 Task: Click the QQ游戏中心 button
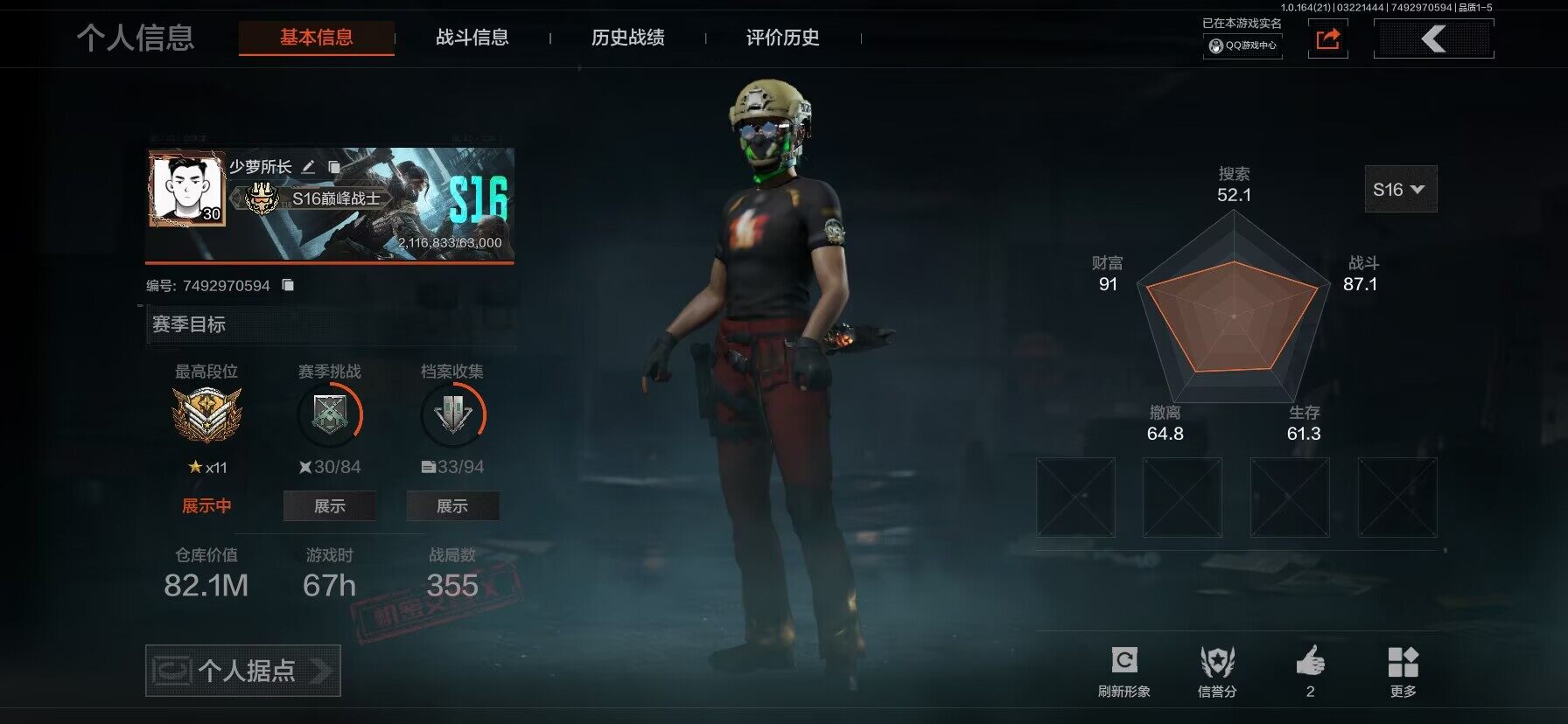coord(1242,45)
